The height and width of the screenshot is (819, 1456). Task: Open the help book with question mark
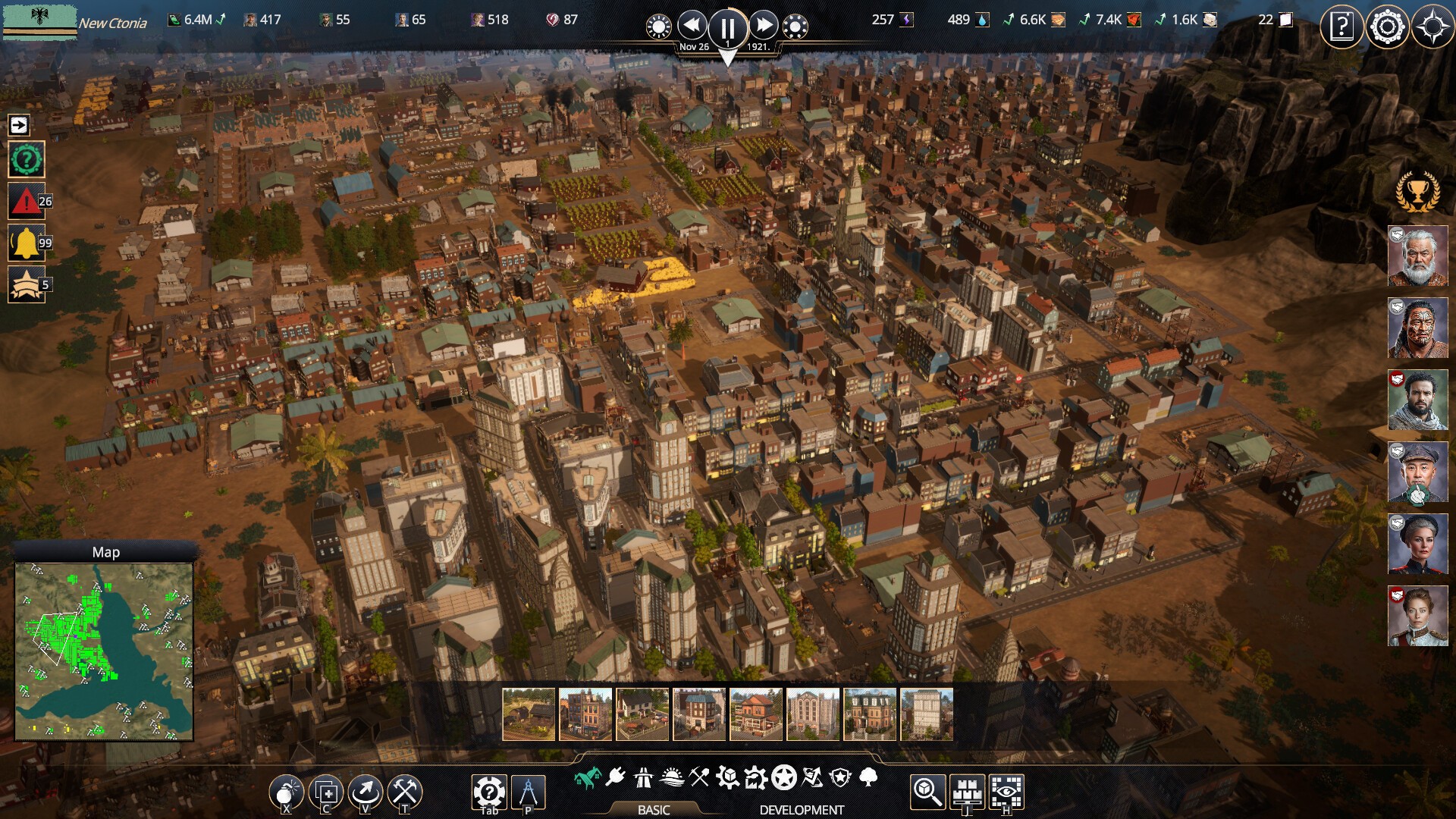1341,27
